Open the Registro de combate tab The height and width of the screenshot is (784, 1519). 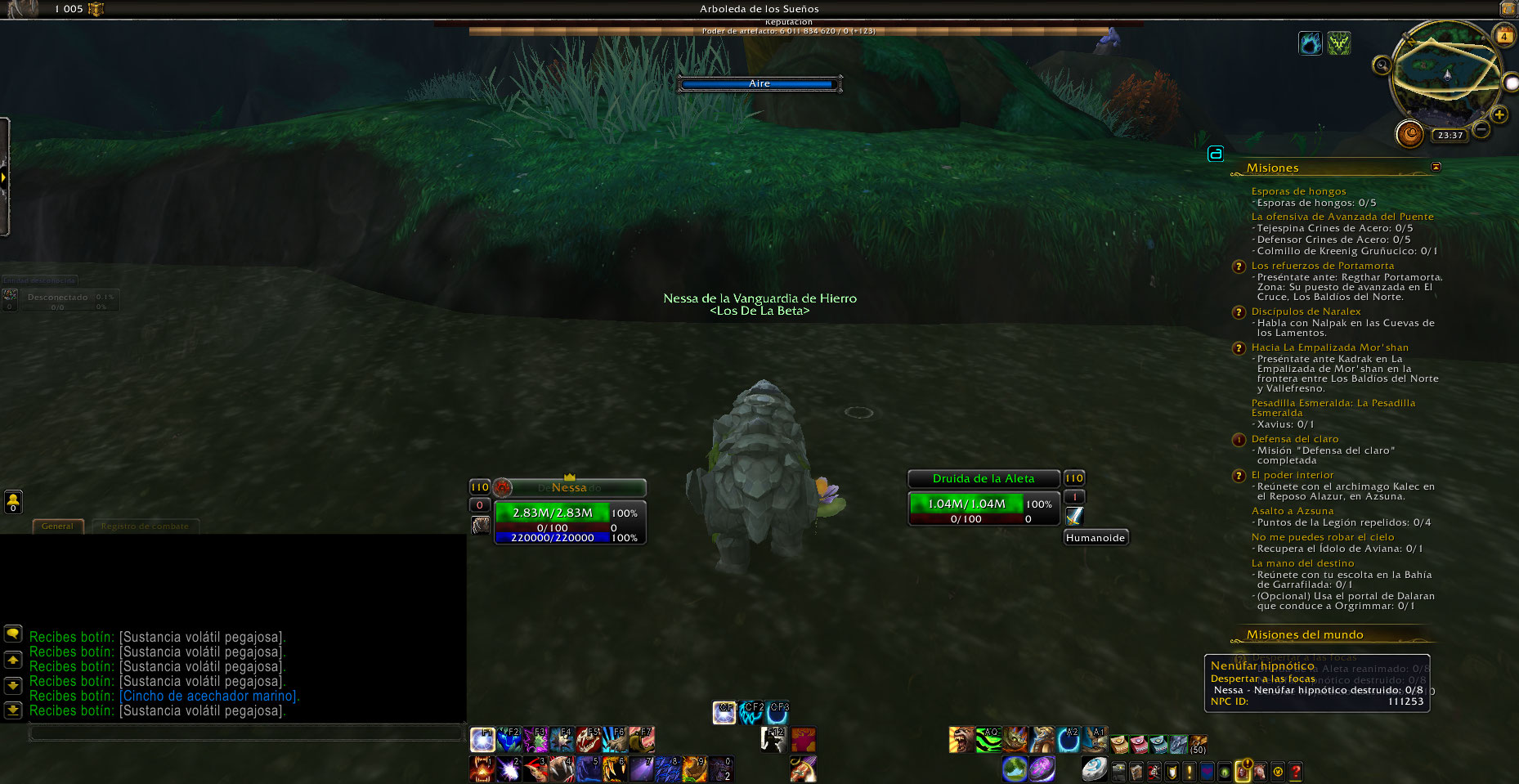tap(145, 526)
